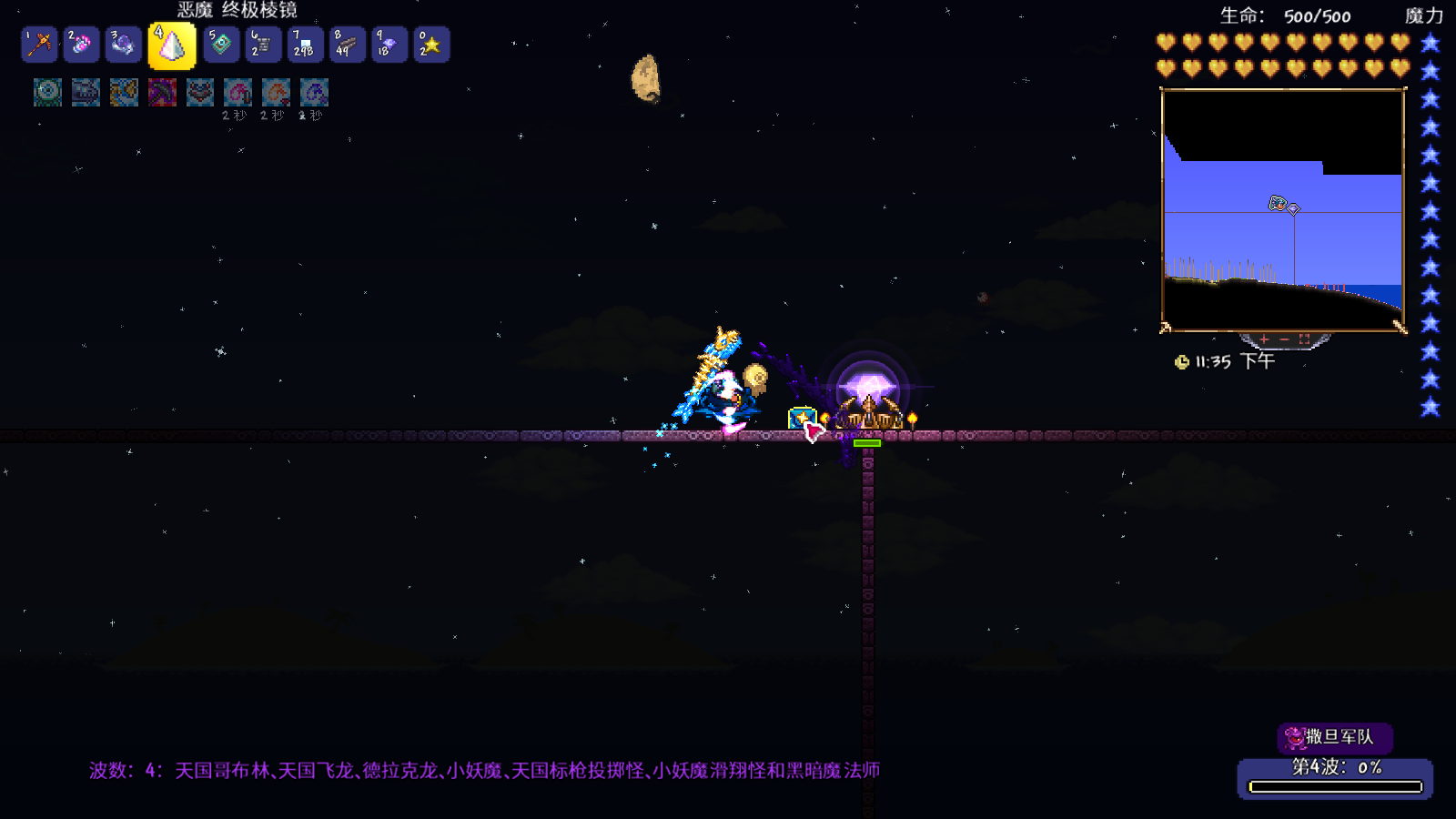Click the pickaxe buff with red background
The width and height of the screenshot is (1456, 819).
(162, 92)
